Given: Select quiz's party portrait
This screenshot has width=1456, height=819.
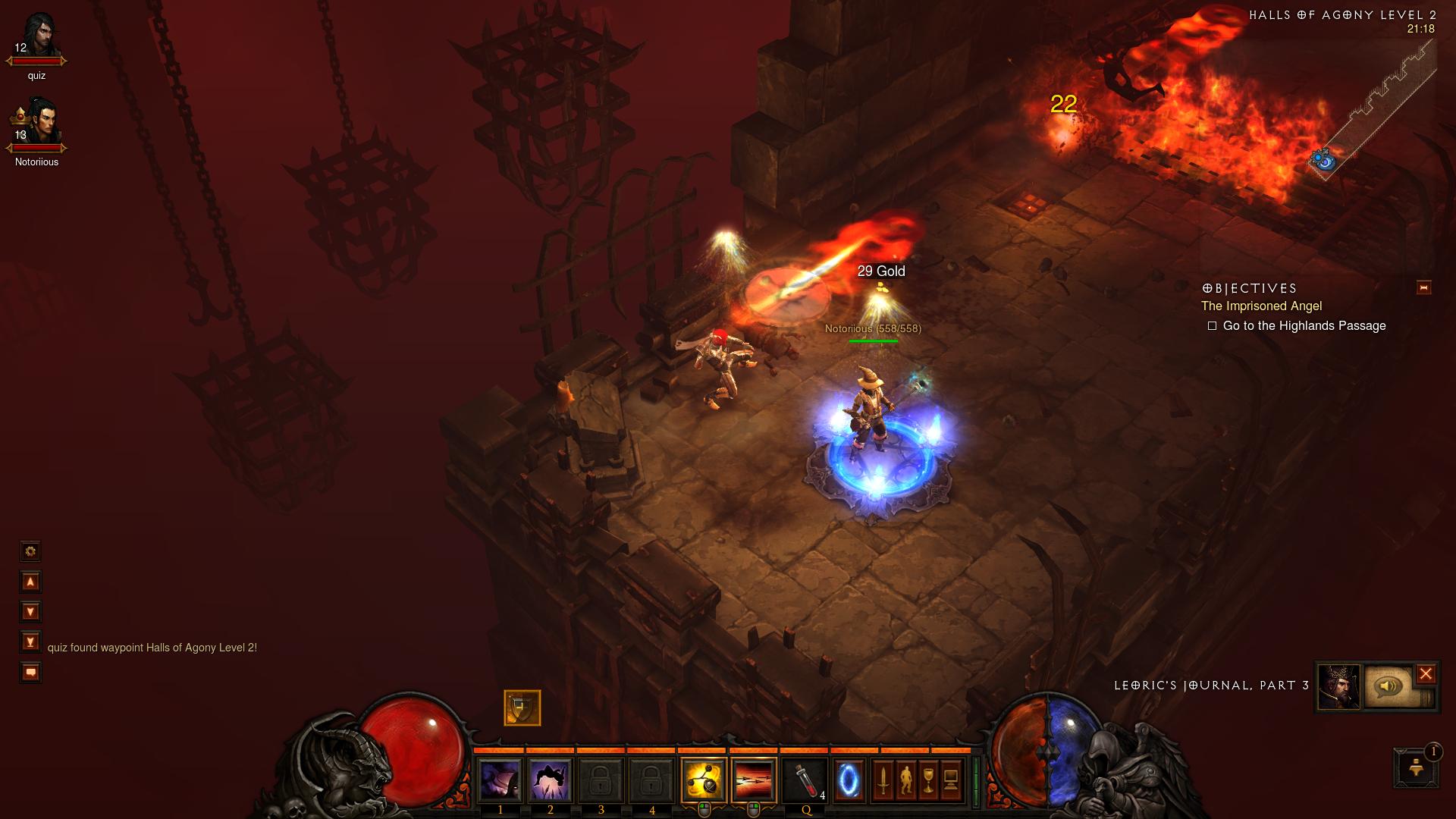Looking at the screenshot, I should pyautogui.click(x=38, y=38).
